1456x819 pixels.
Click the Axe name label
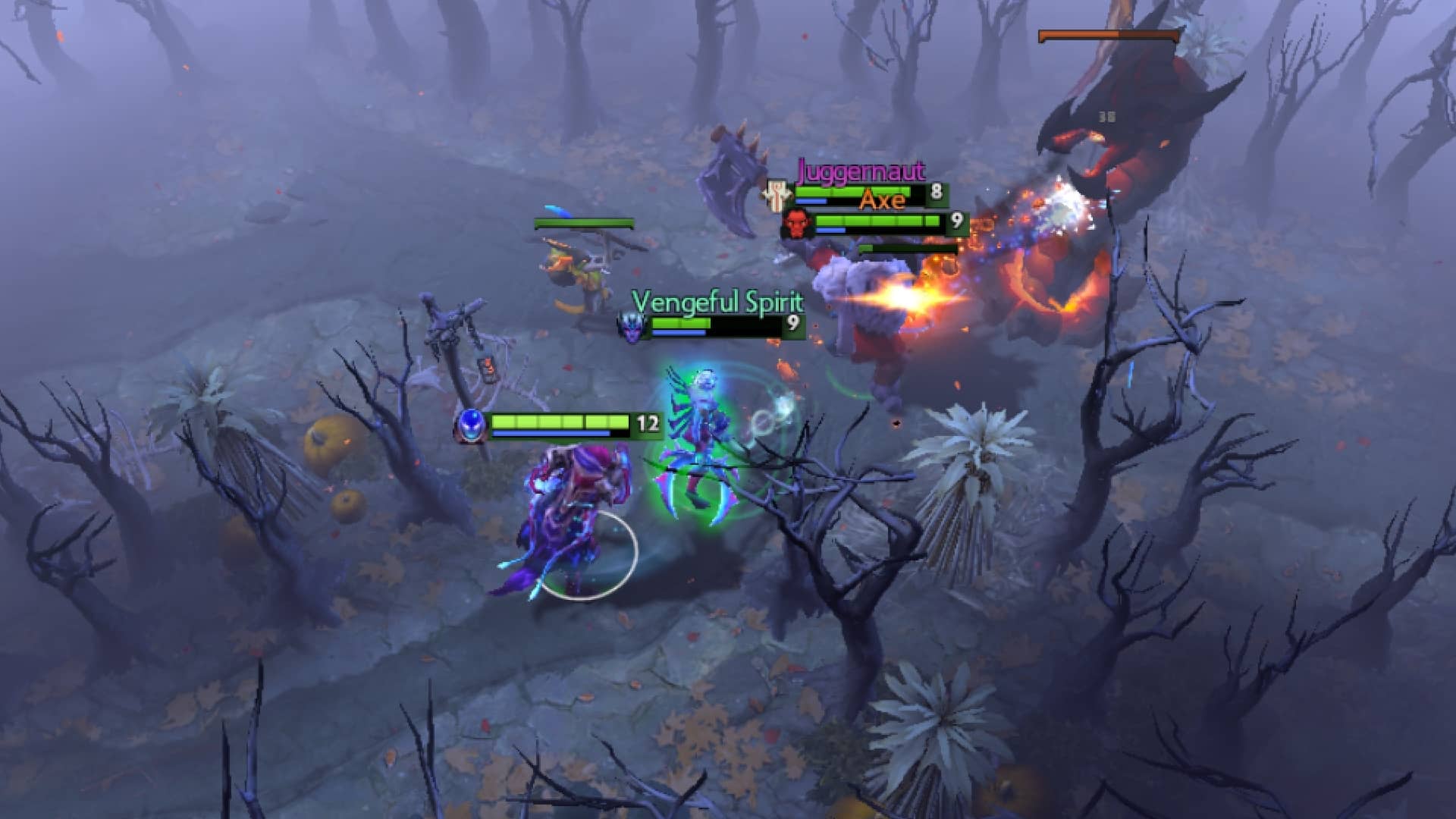coord(880,202)
